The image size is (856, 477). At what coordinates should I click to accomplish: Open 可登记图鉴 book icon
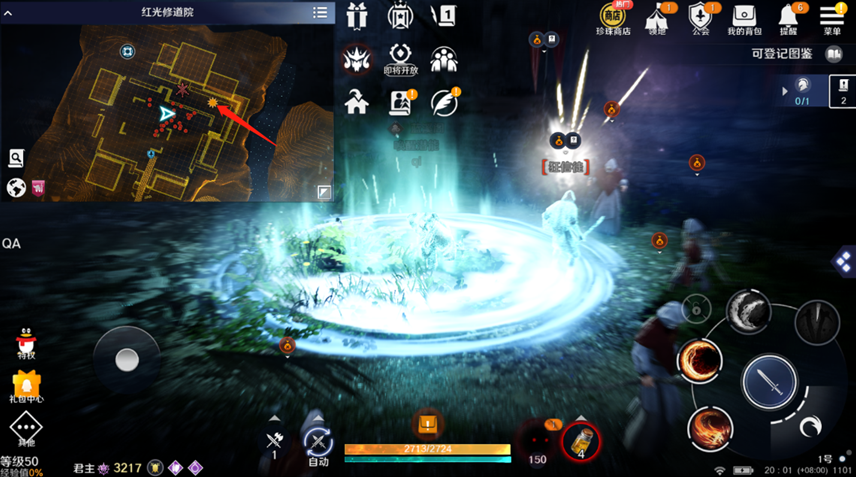pos(834,54)
